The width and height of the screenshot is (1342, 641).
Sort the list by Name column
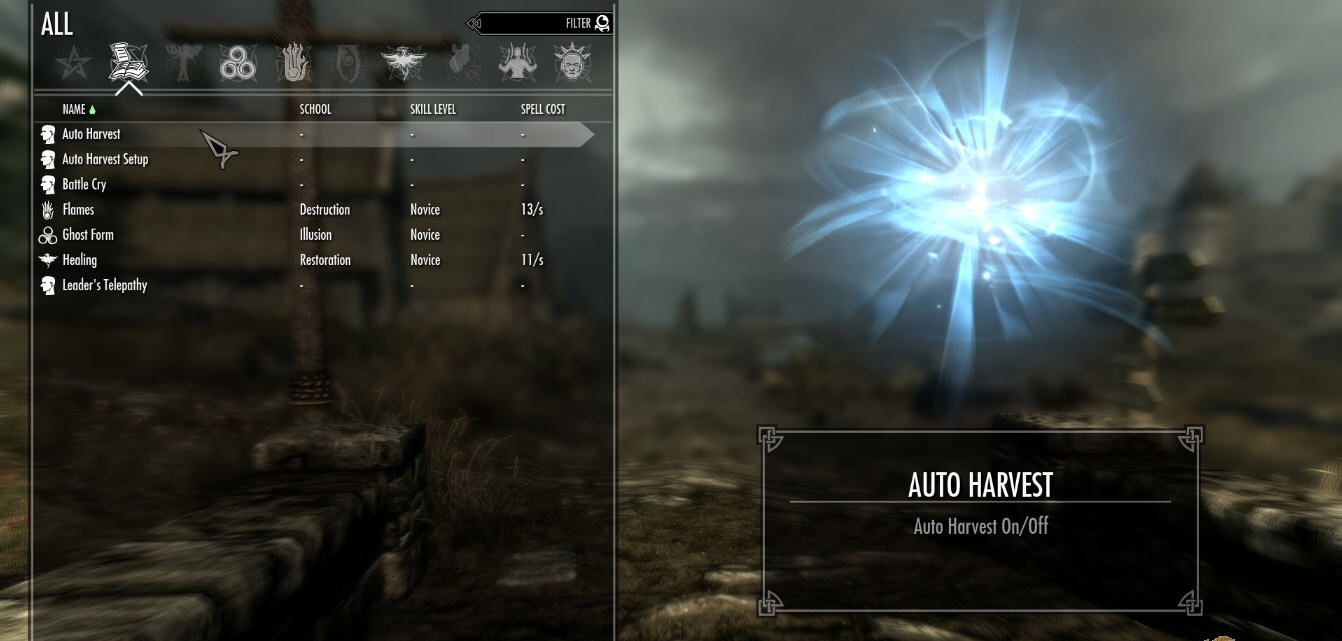(x=74, y=109)
